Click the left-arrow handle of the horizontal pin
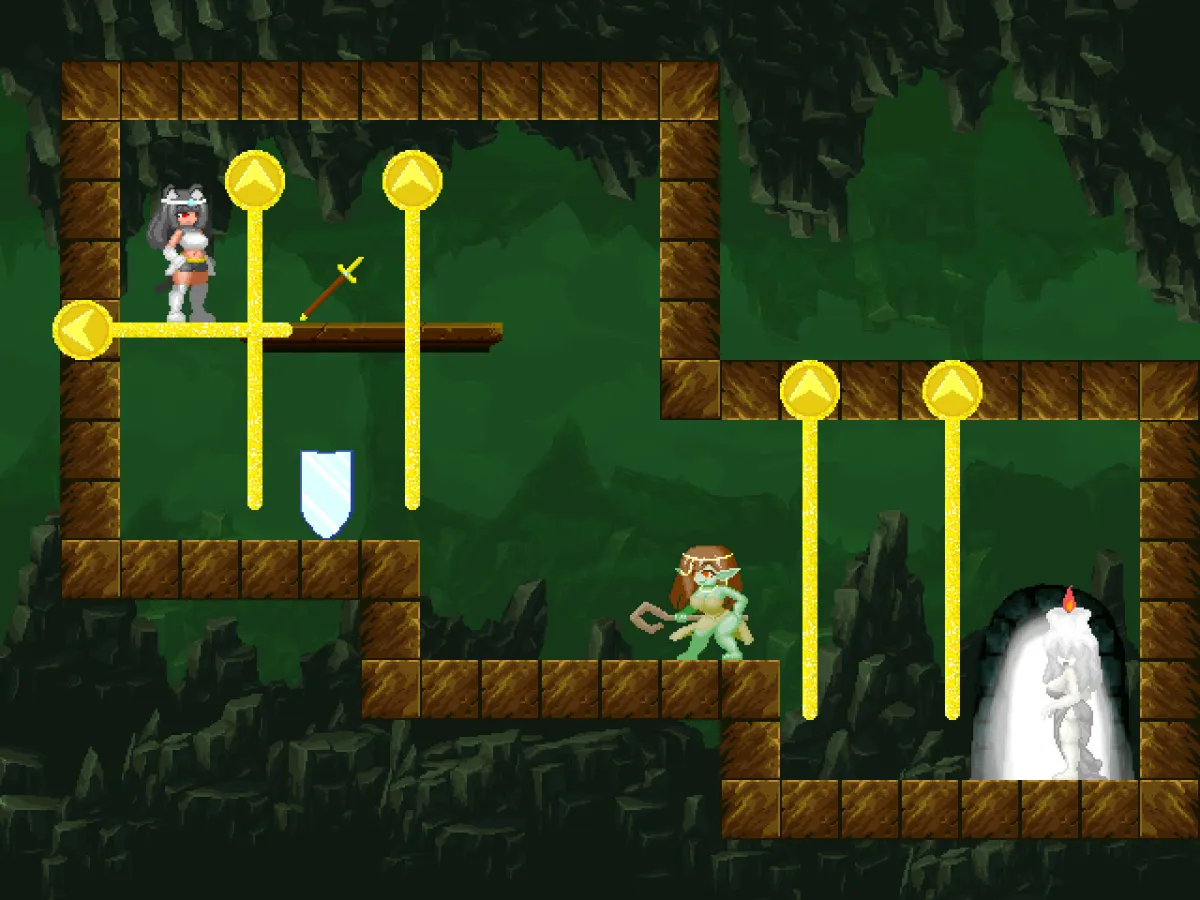Screen dimensions: 1200x900 tap(82, 330)
